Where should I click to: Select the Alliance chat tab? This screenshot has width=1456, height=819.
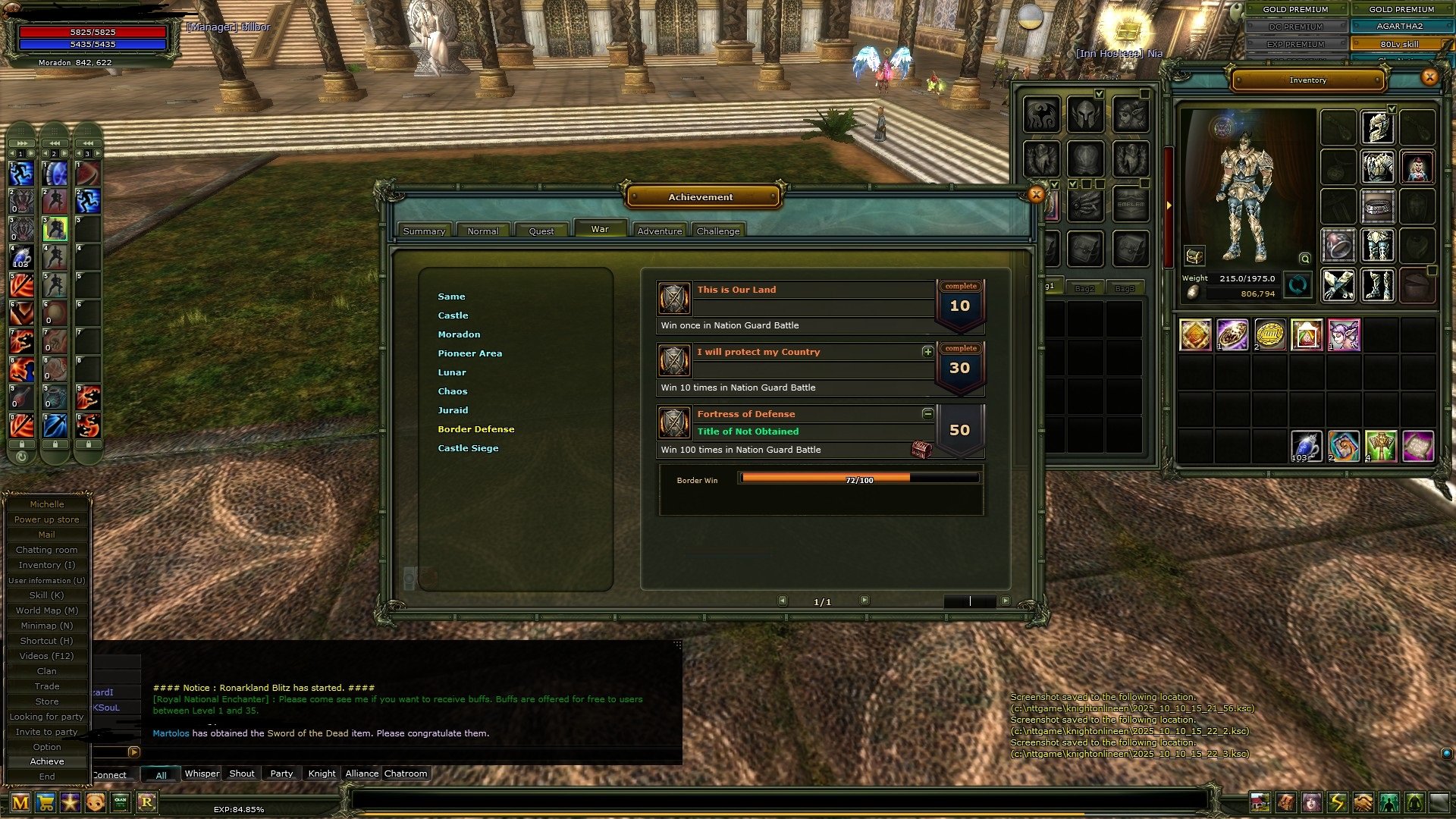click(362, 773)
